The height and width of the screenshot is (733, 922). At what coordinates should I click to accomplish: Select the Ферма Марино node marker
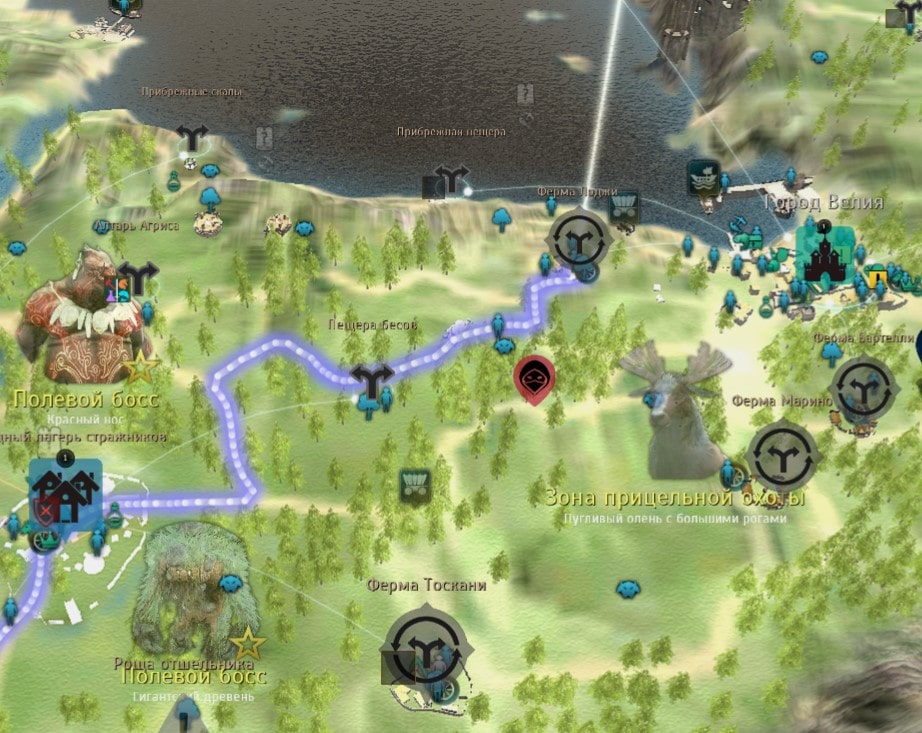click(x=783, y=456)
